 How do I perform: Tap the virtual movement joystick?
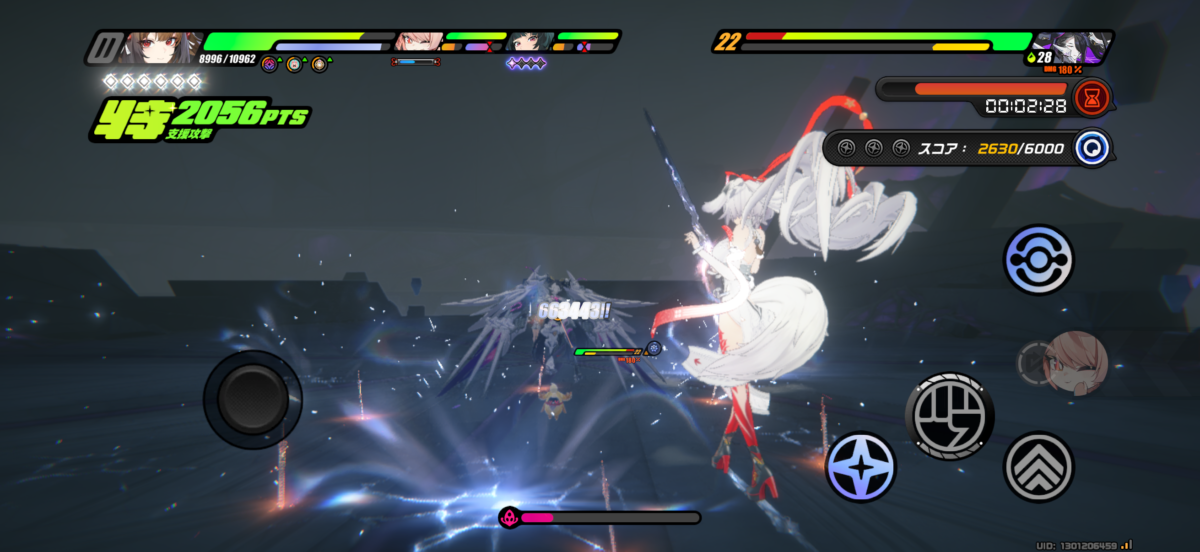click(252, 398)
